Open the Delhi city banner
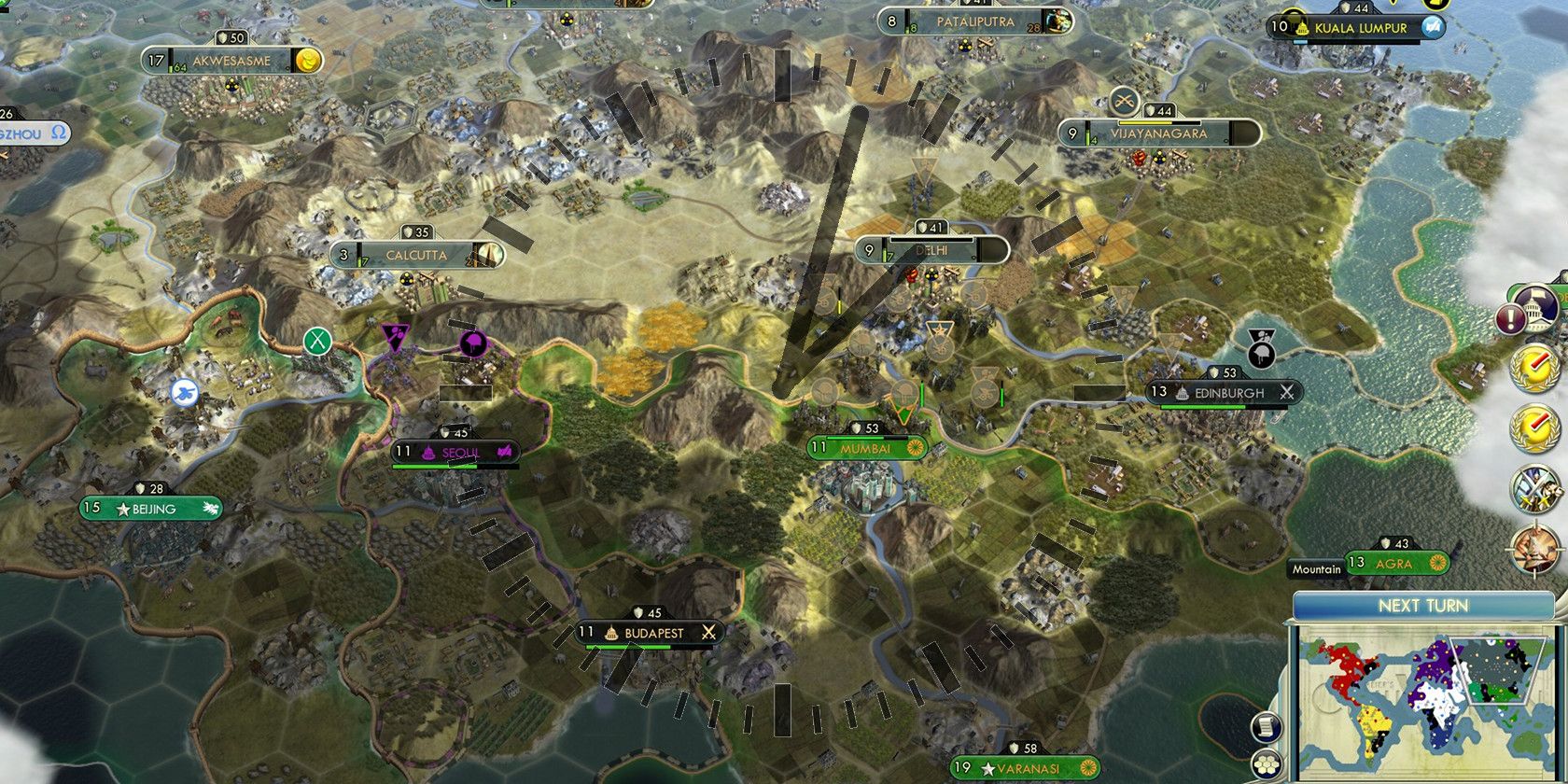The height and width of the screenshot is (784, 1568). [931, 250]
